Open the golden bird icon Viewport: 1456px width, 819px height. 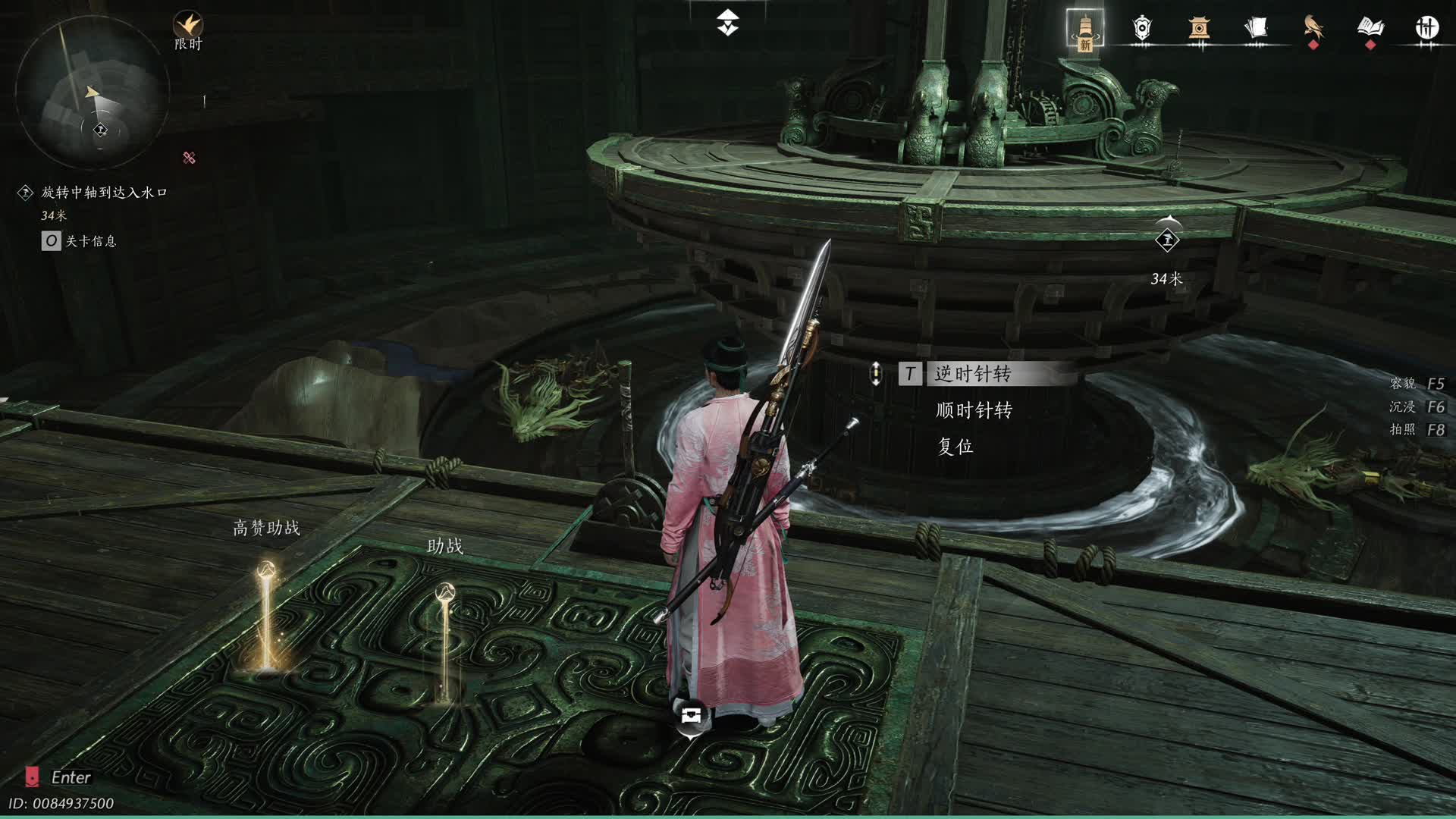pyautogui.click(x=1313, y=29)
